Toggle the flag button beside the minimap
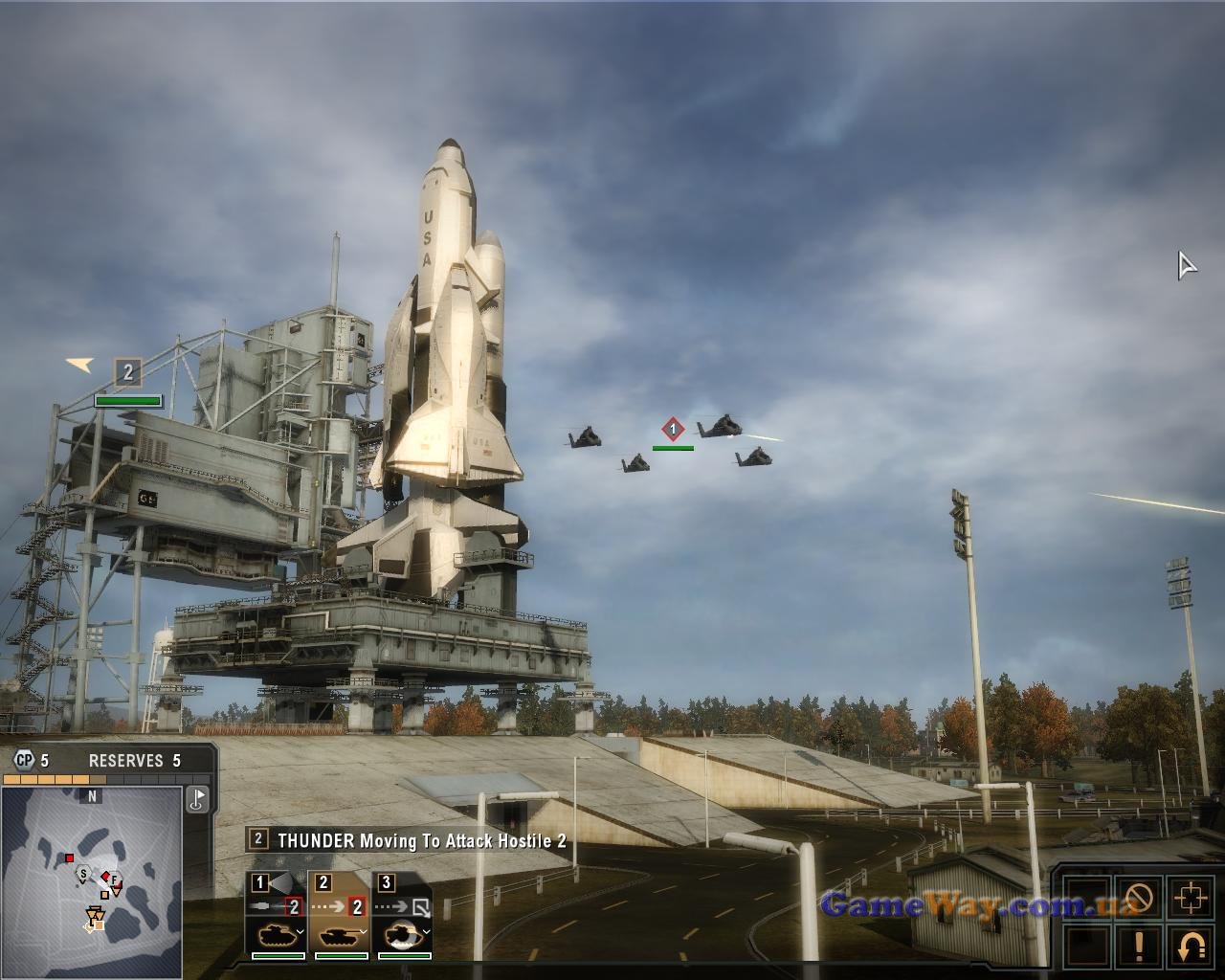Viewport: 1225px width, 980px height. coord(197,798)
